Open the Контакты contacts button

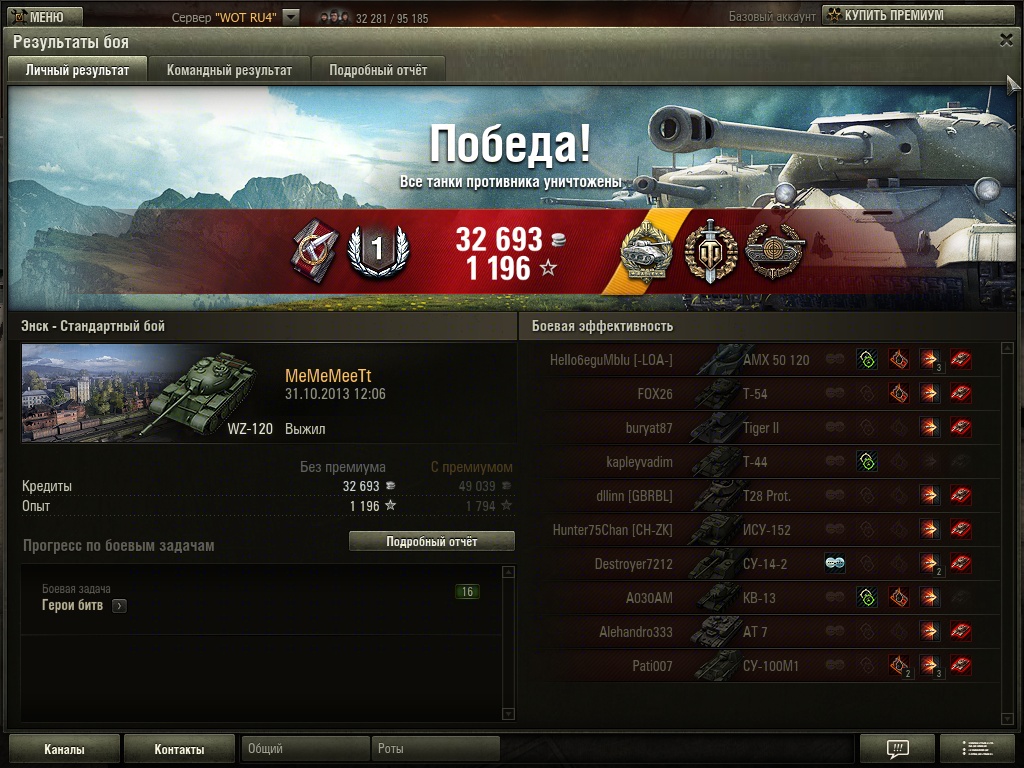coord(179,749)
